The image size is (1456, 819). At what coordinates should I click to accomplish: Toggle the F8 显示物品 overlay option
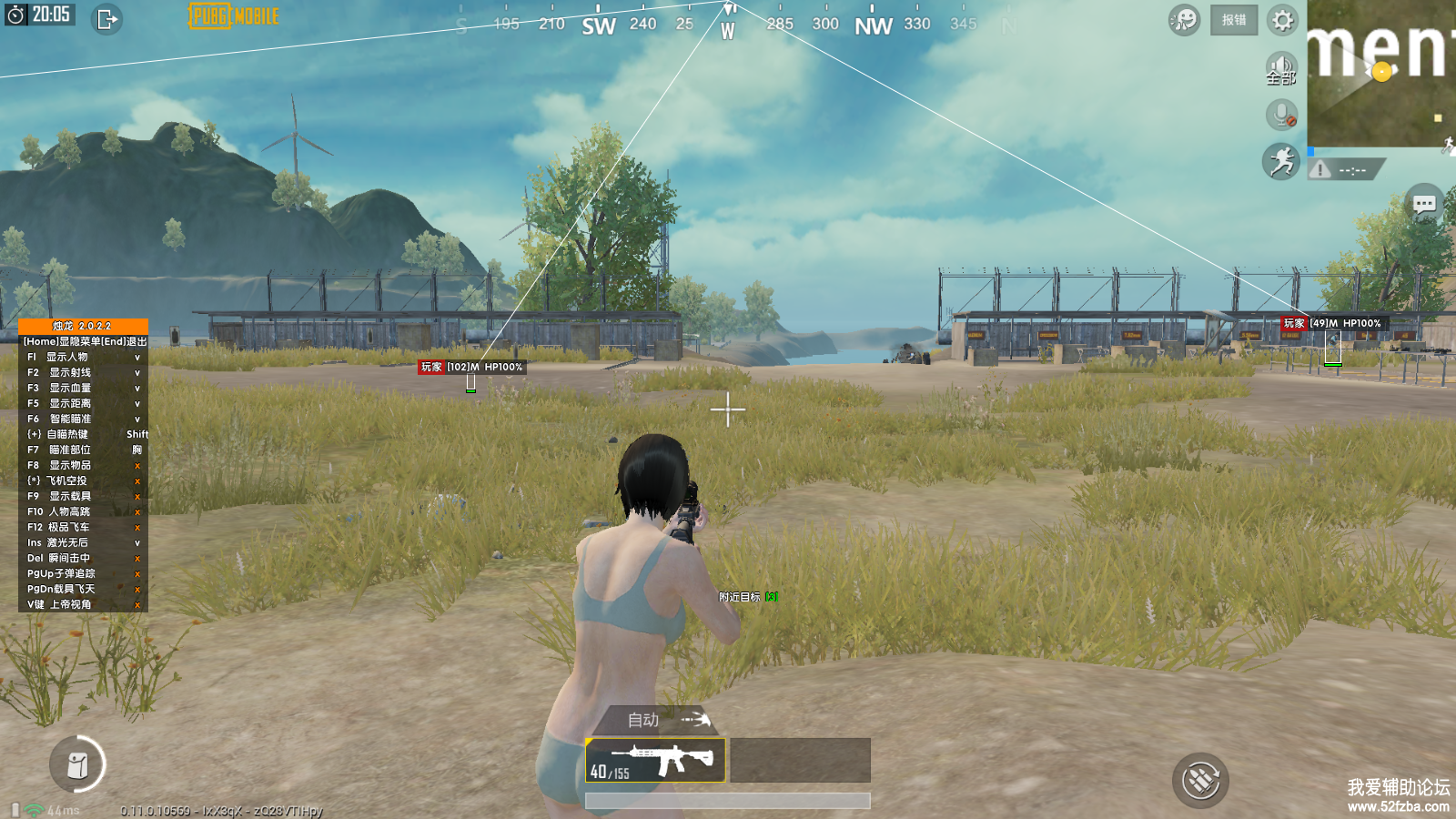(82, 465)
